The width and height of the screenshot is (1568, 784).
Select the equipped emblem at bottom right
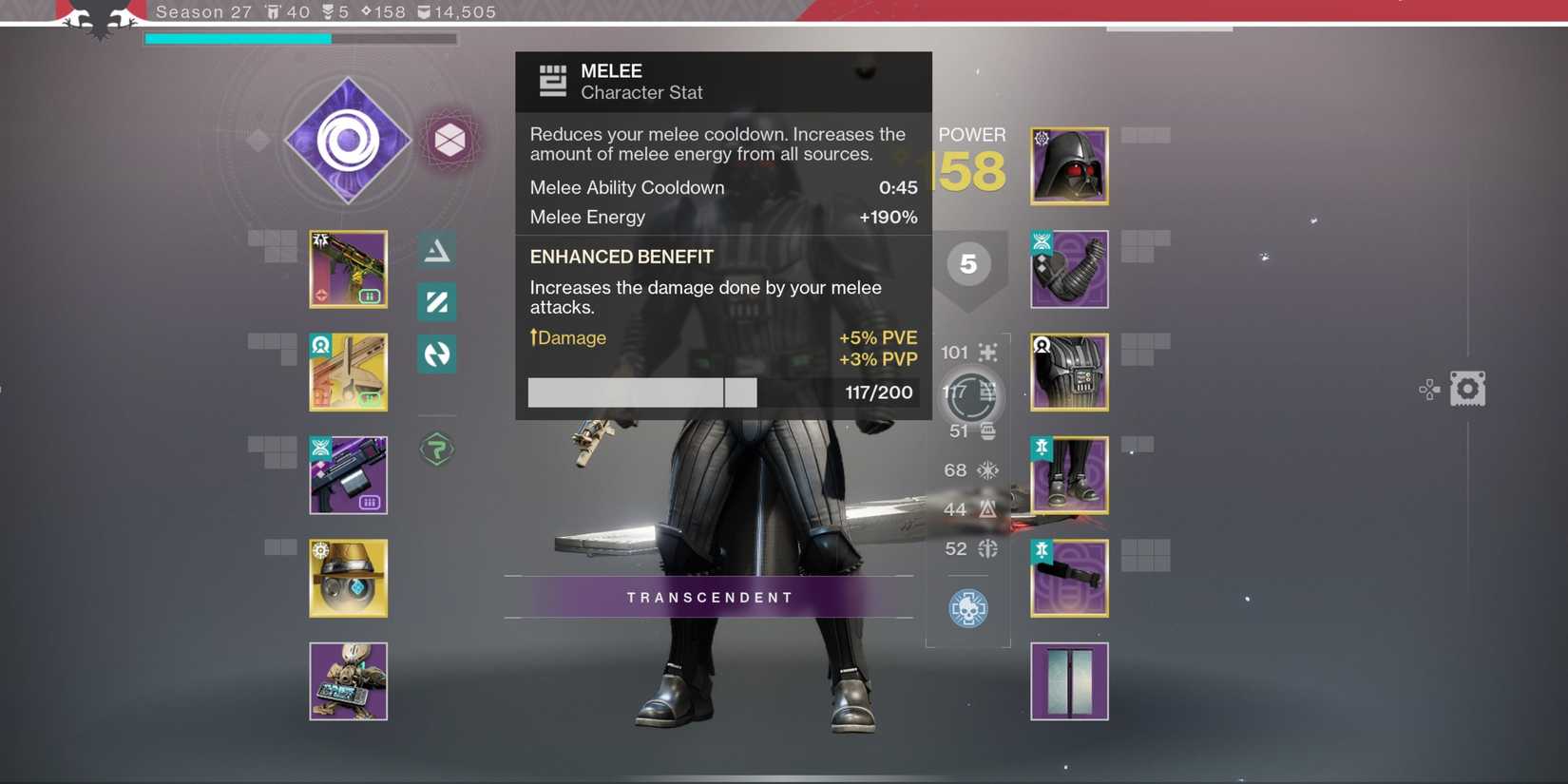[1068, 680]
